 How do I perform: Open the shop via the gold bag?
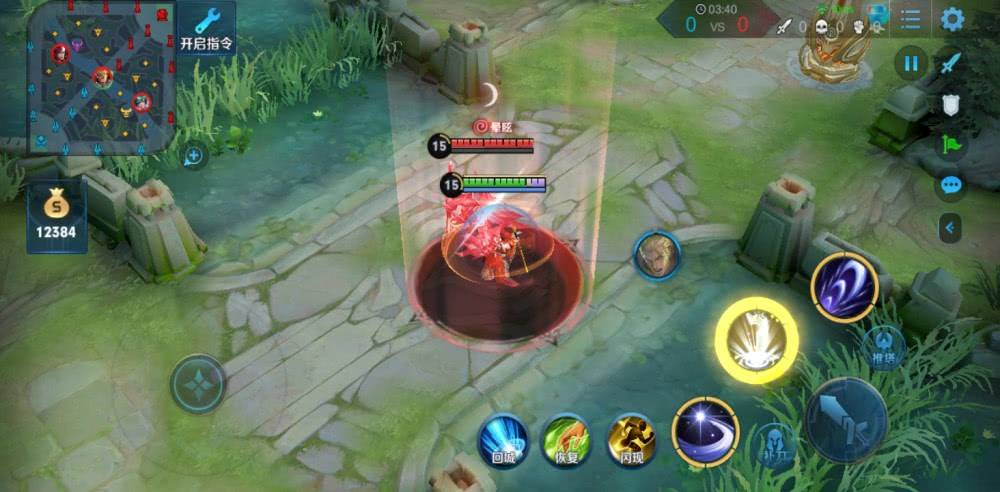click(x=56, y=217)
